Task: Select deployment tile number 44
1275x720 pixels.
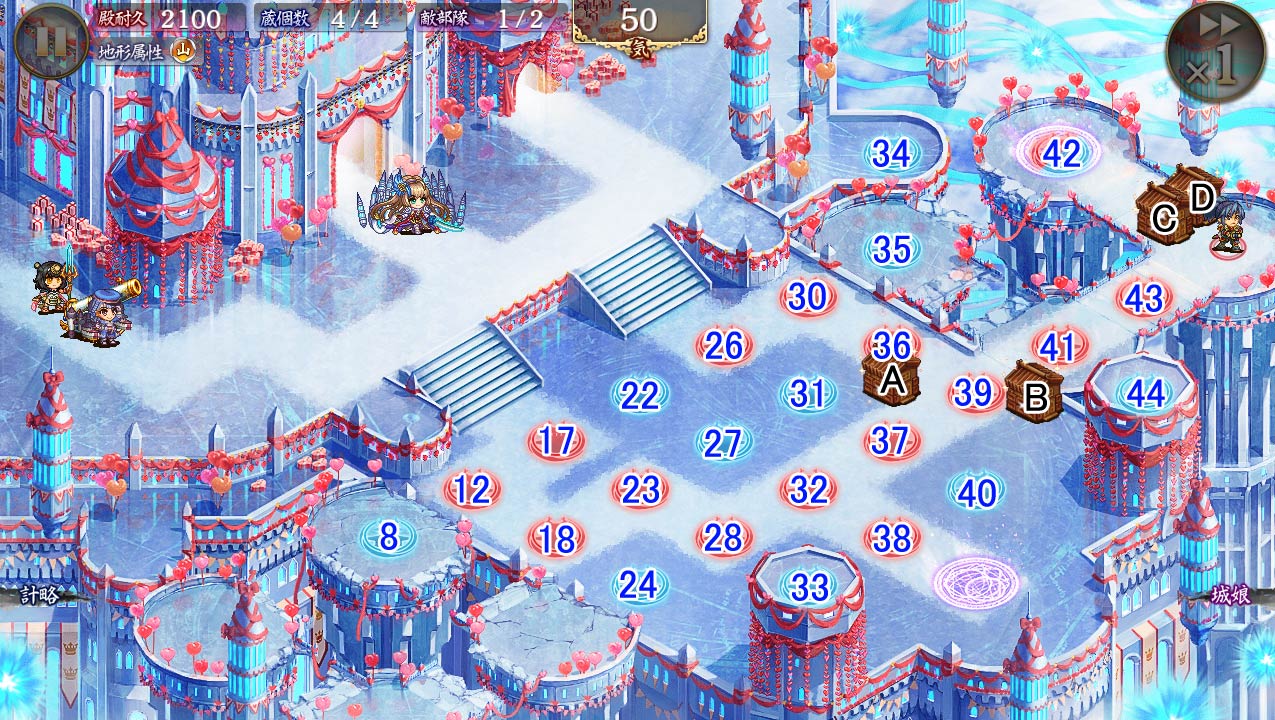Action: point(1145,394)
